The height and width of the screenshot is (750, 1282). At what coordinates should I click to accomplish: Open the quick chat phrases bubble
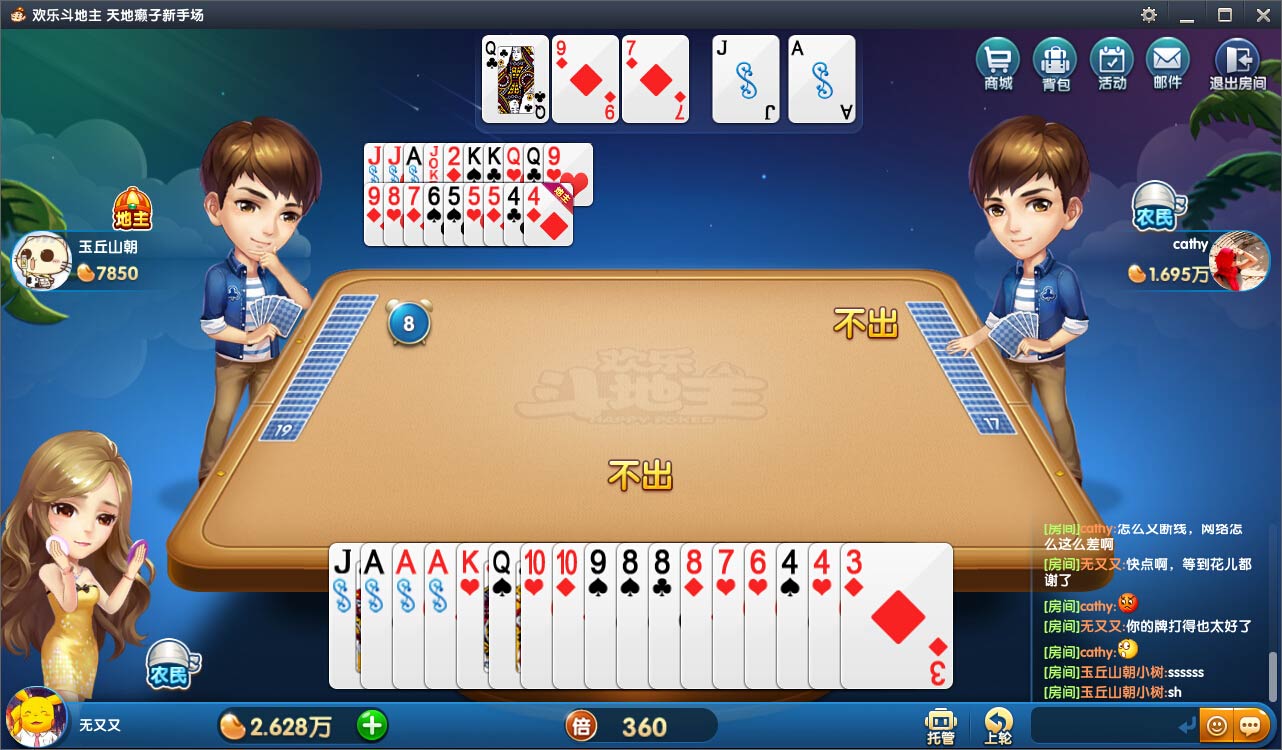coord(1249,725)
